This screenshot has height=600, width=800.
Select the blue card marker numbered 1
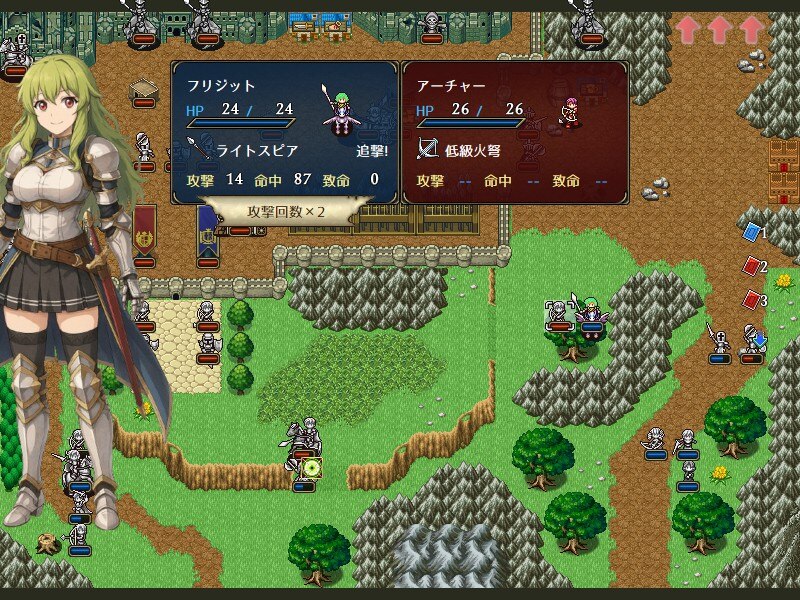(751, 233)
